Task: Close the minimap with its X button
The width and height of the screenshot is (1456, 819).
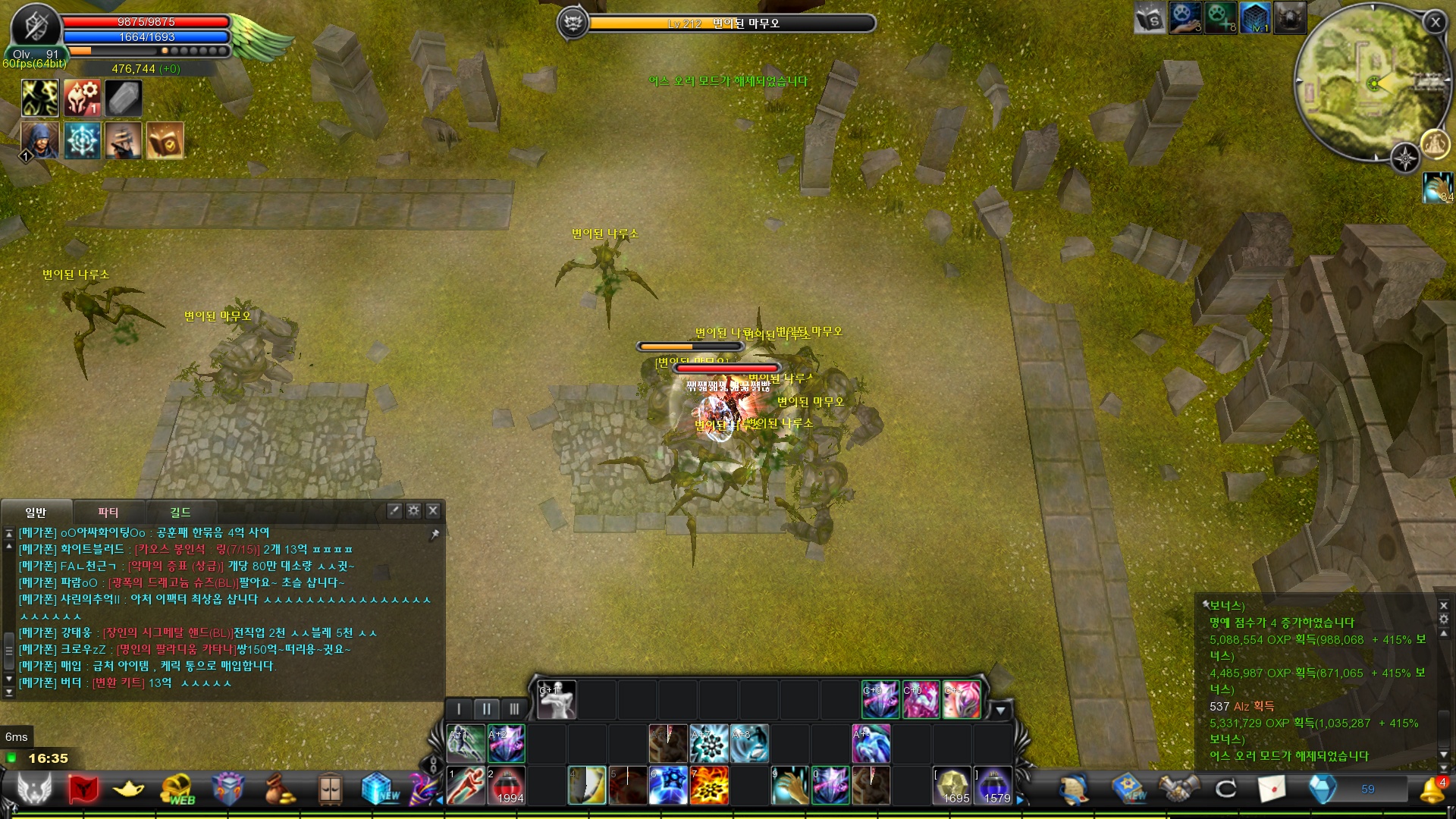Action: click(1435, 22)
